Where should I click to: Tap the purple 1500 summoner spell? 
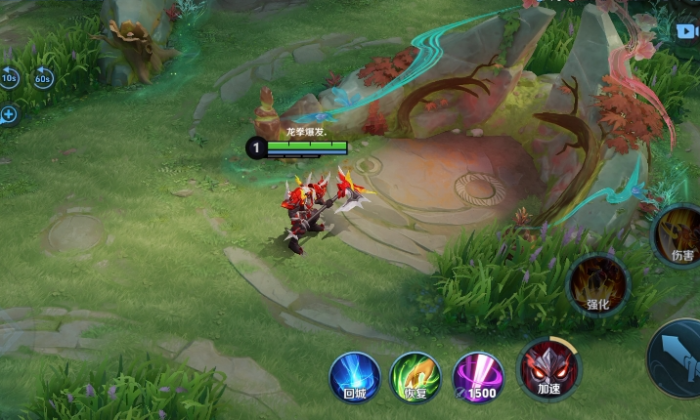(478, 376)
